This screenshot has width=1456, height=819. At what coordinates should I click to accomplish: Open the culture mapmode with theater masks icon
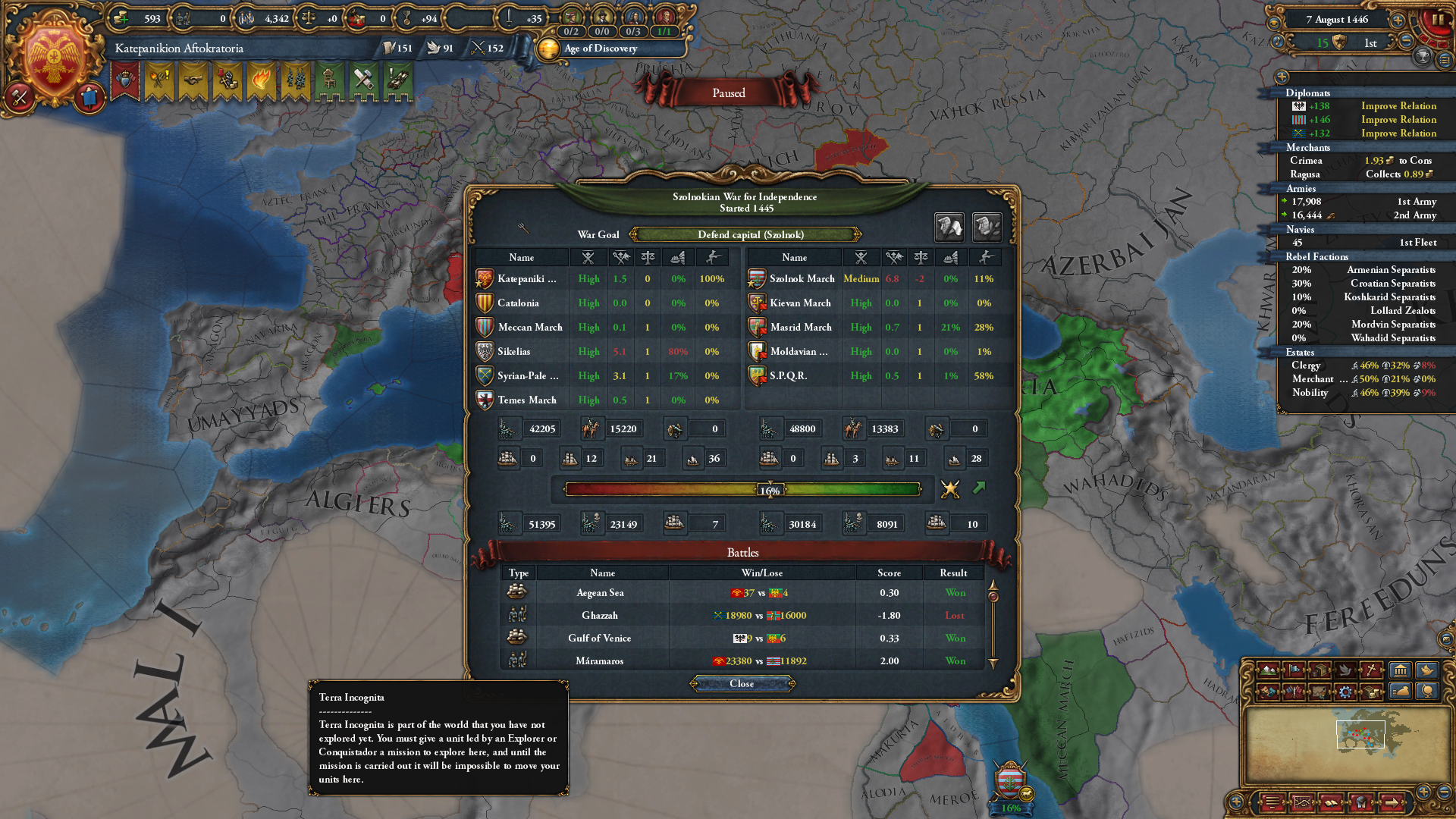[x=1268, y=692]
